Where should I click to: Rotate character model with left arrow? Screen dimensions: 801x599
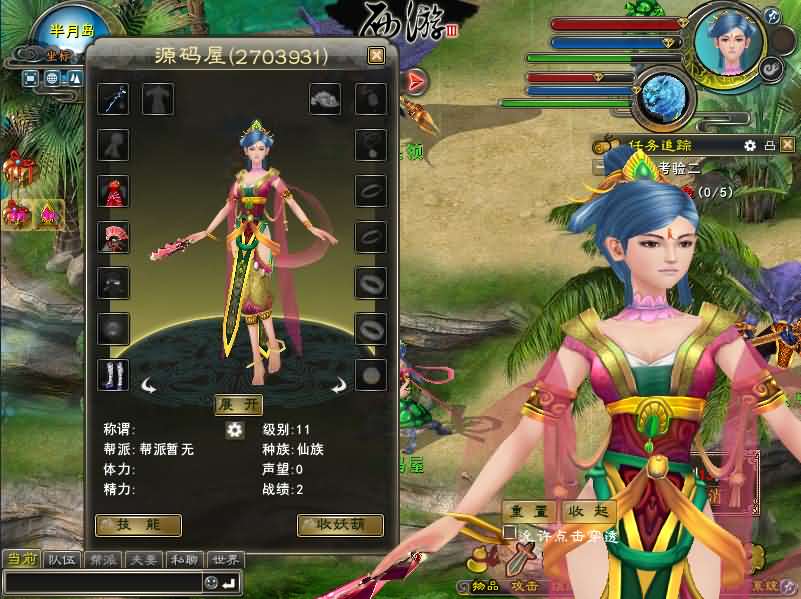tap(149, 383)
